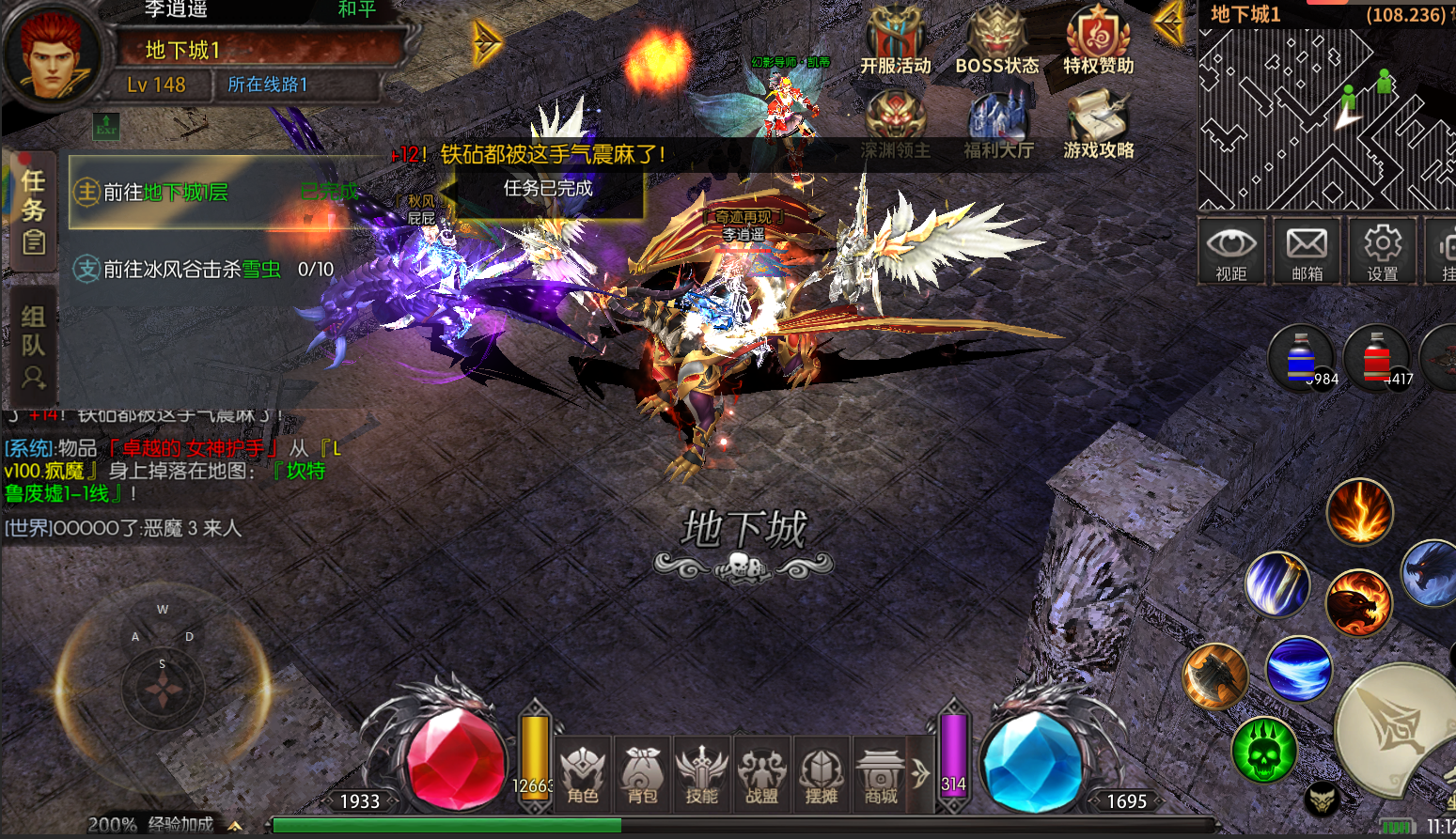This screenshot has height=839, width=1456.
Task: Use the blue mana potion
Action: click(1302, 358)
